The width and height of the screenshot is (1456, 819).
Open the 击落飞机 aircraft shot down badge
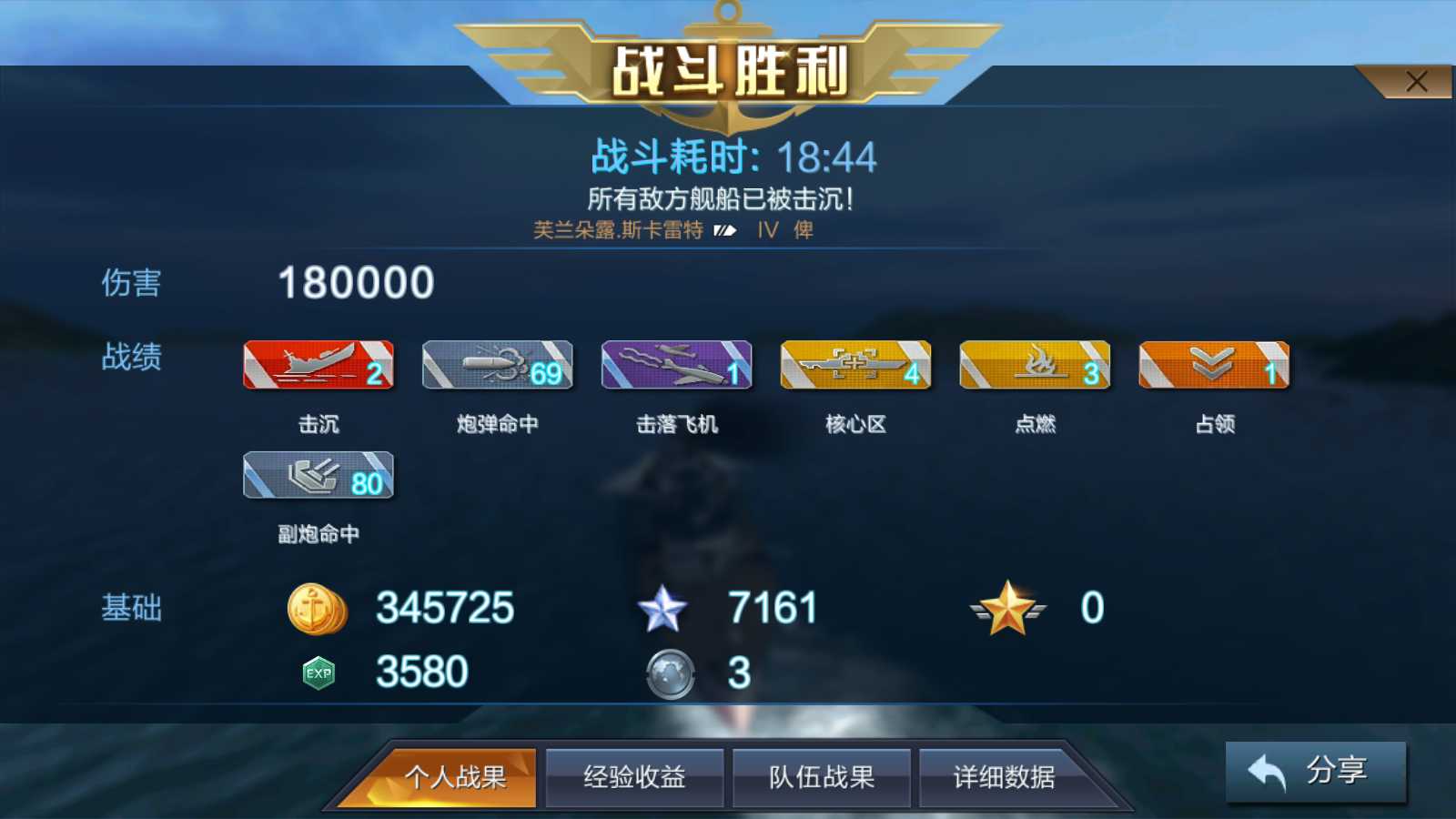point(677,364)
